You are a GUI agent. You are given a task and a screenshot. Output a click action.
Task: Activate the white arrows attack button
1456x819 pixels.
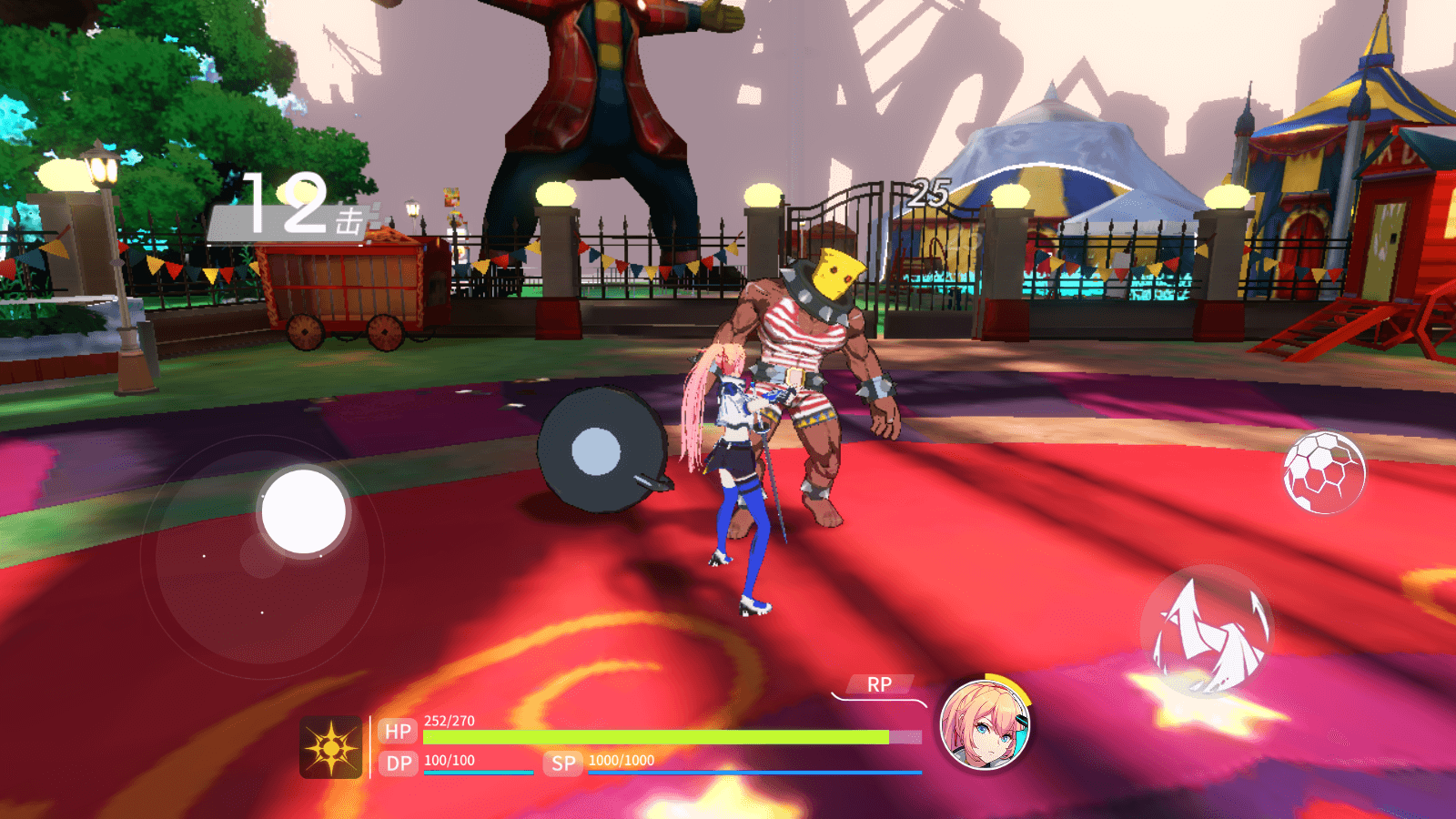coord(1207,632)
